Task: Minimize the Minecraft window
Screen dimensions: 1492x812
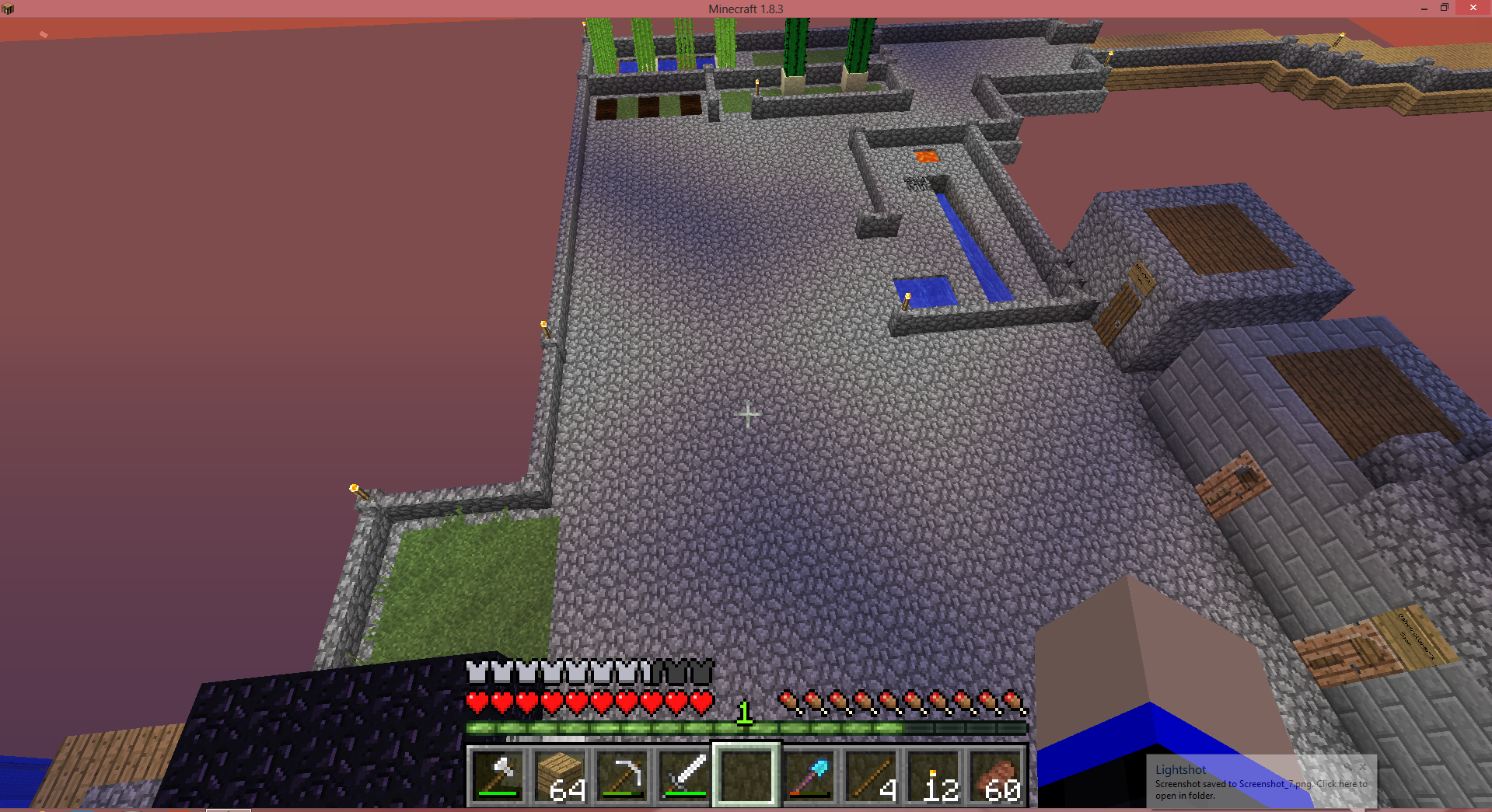Action: [x=1424, y=8]
